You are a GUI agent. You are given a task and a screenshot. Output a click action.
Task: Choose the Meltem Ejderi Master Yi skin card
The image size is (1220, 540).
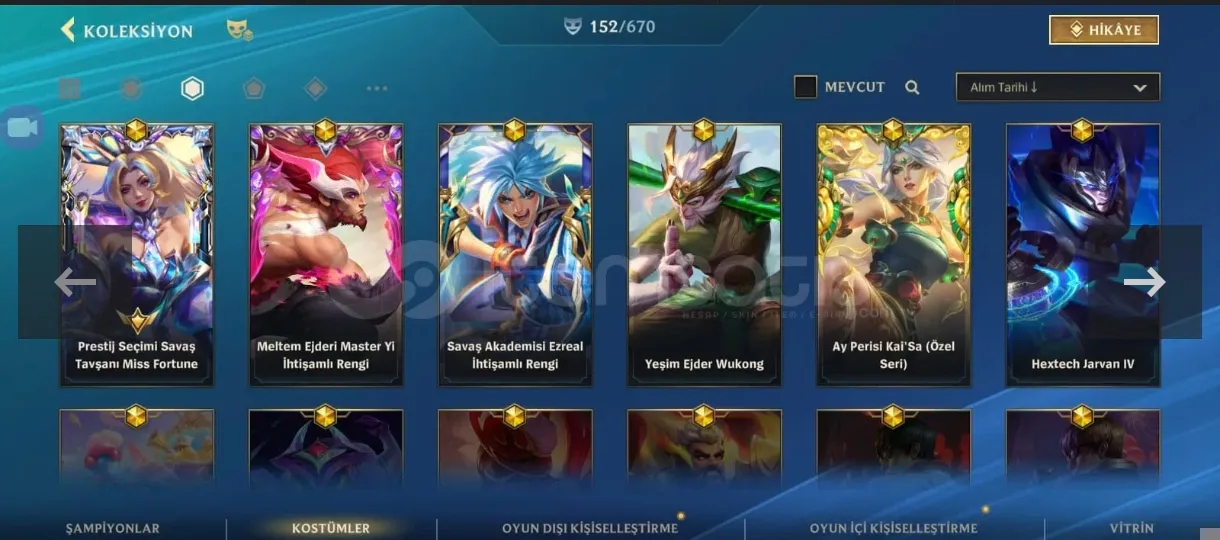tap(326, 255)
